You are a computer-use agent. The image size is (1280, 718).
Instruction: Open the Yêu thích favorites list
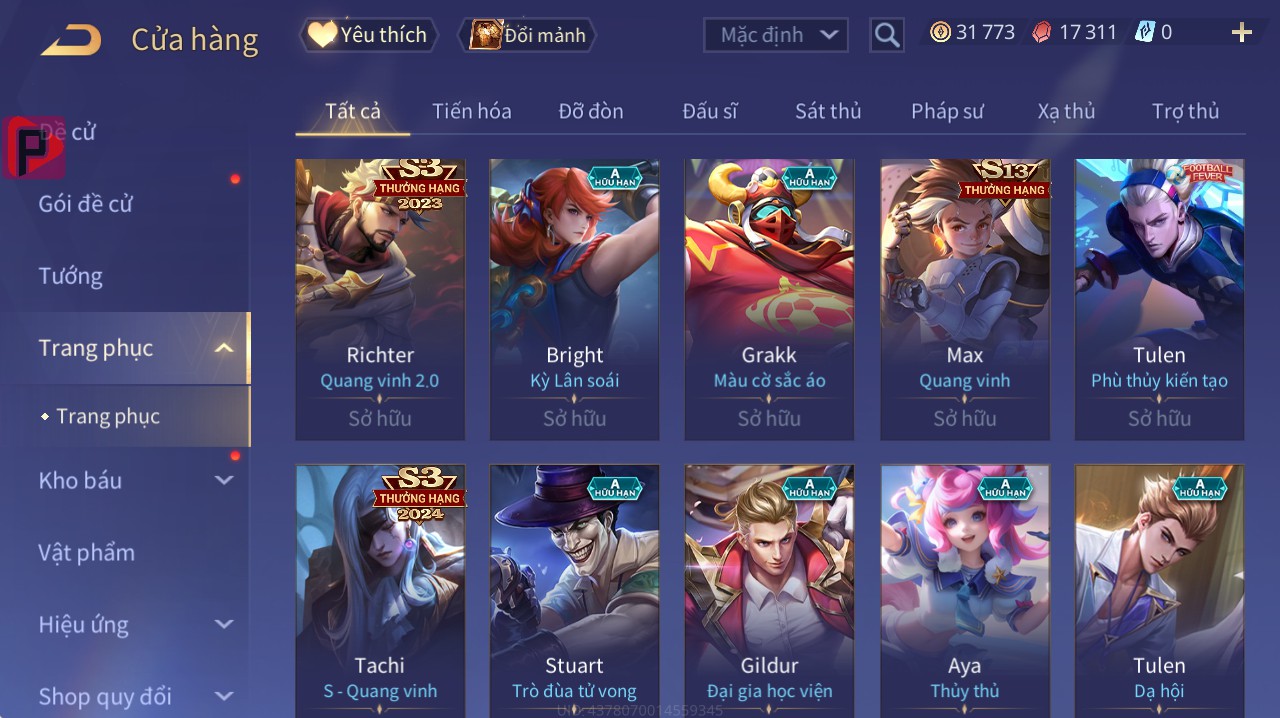point(368,35)
